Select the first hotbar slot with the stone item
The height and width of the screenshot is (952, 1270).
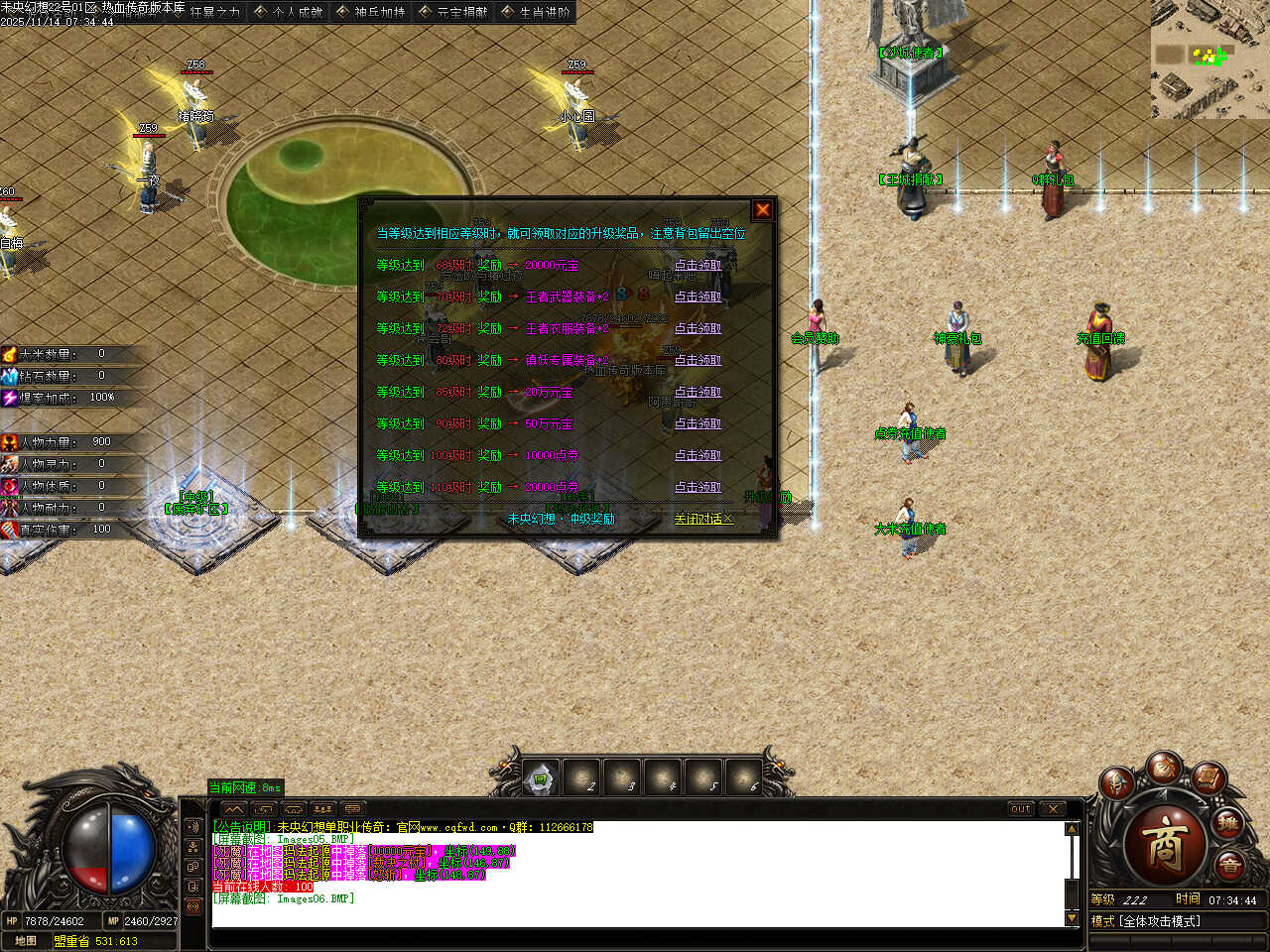(541, 779)
